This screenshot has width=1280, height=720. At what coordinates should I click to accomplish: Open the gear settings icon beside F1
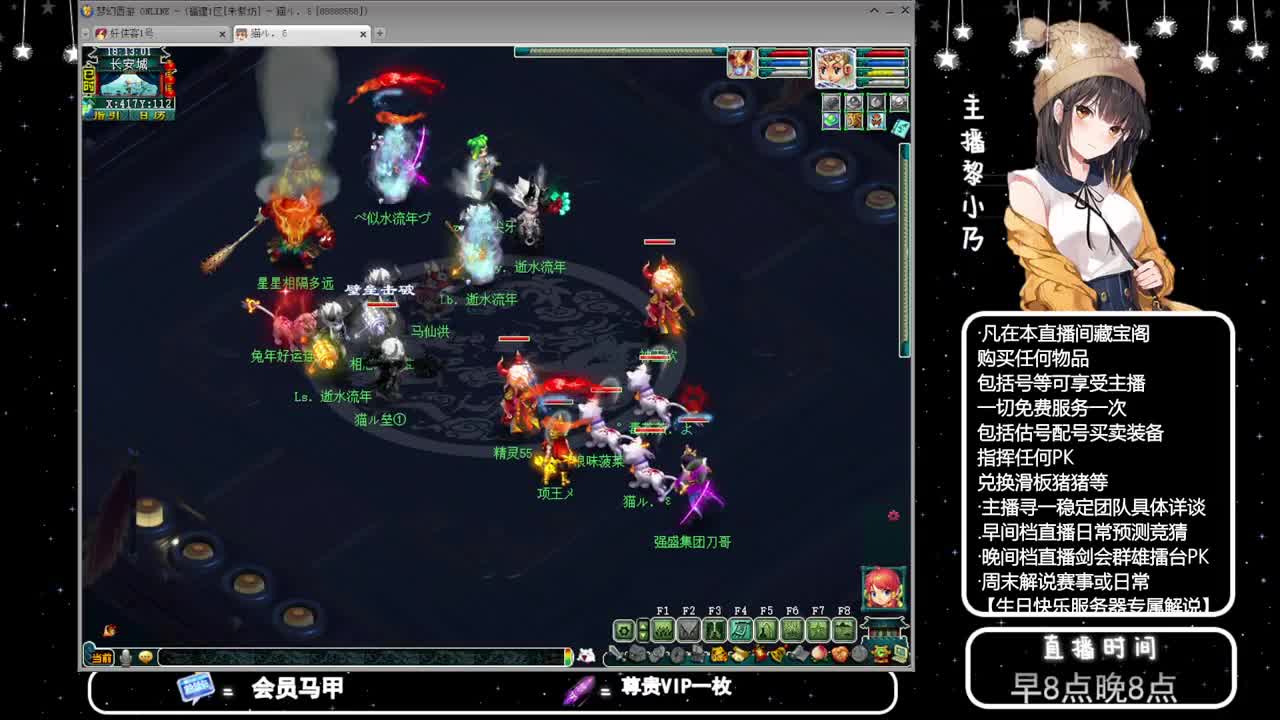coord(623,630)
